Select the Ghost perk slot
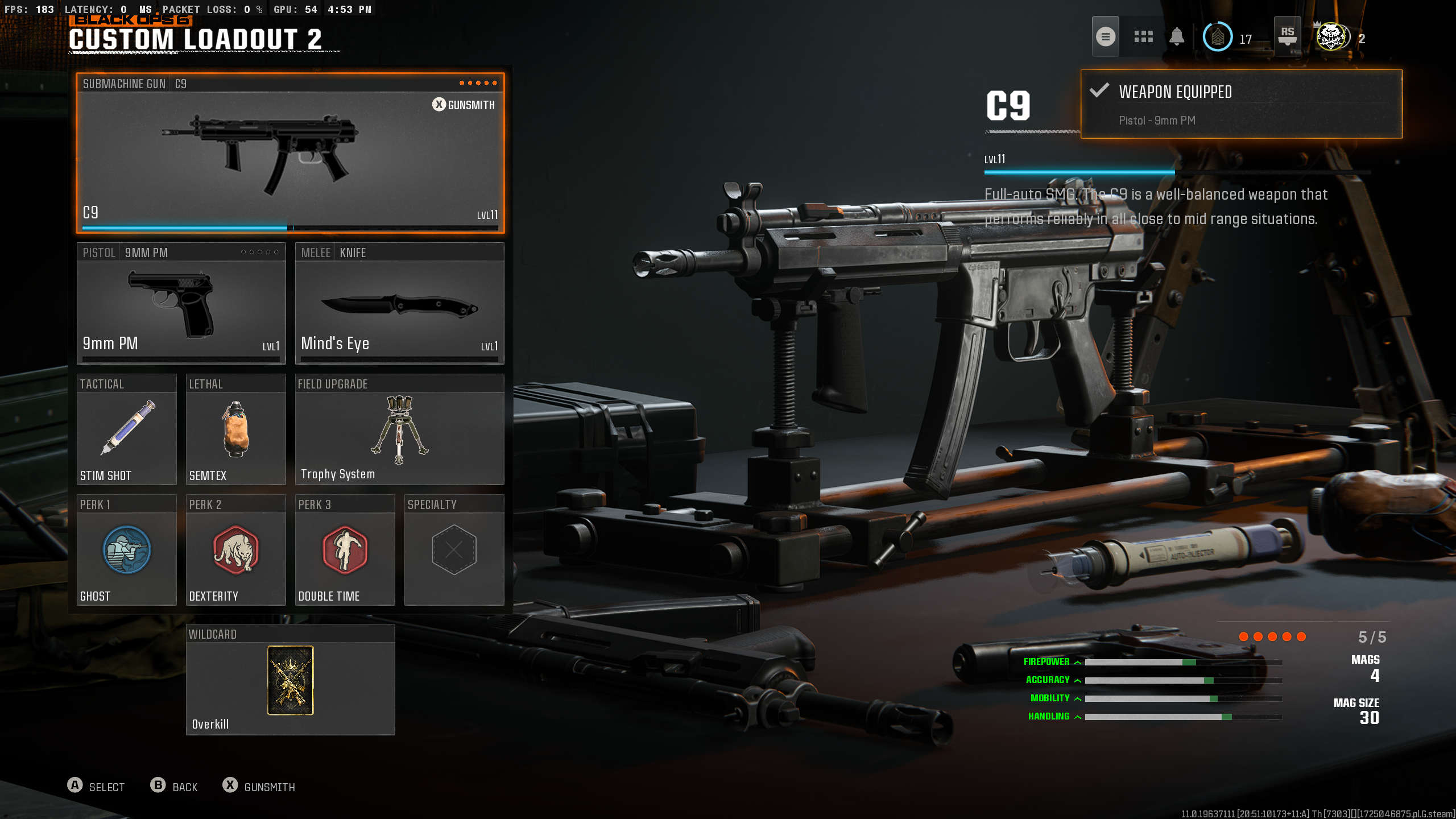The image size is (1456, 819). point(126,551)
